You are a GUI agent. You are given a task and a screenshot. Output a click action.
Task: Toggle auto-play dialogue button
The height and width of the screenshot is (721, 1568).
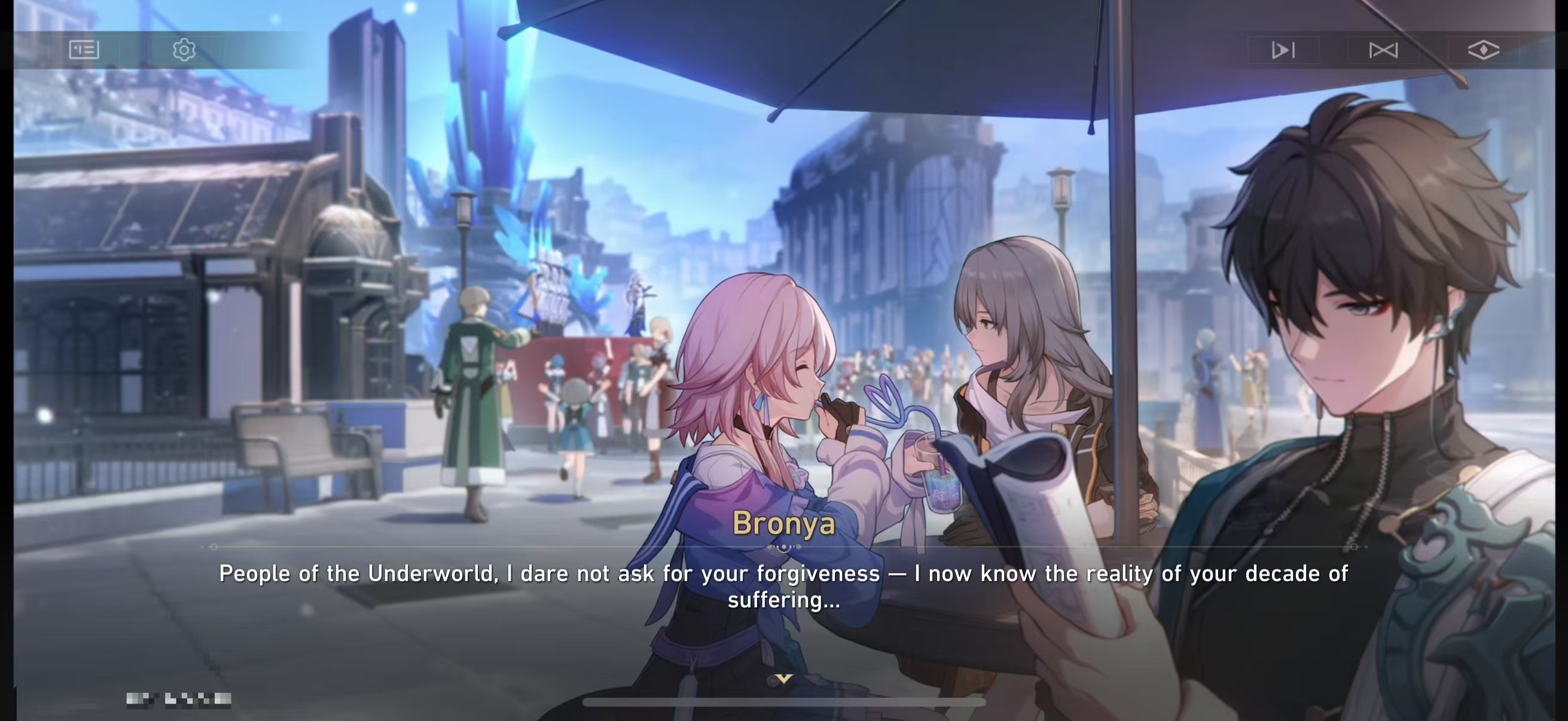tap(1283, 50)
